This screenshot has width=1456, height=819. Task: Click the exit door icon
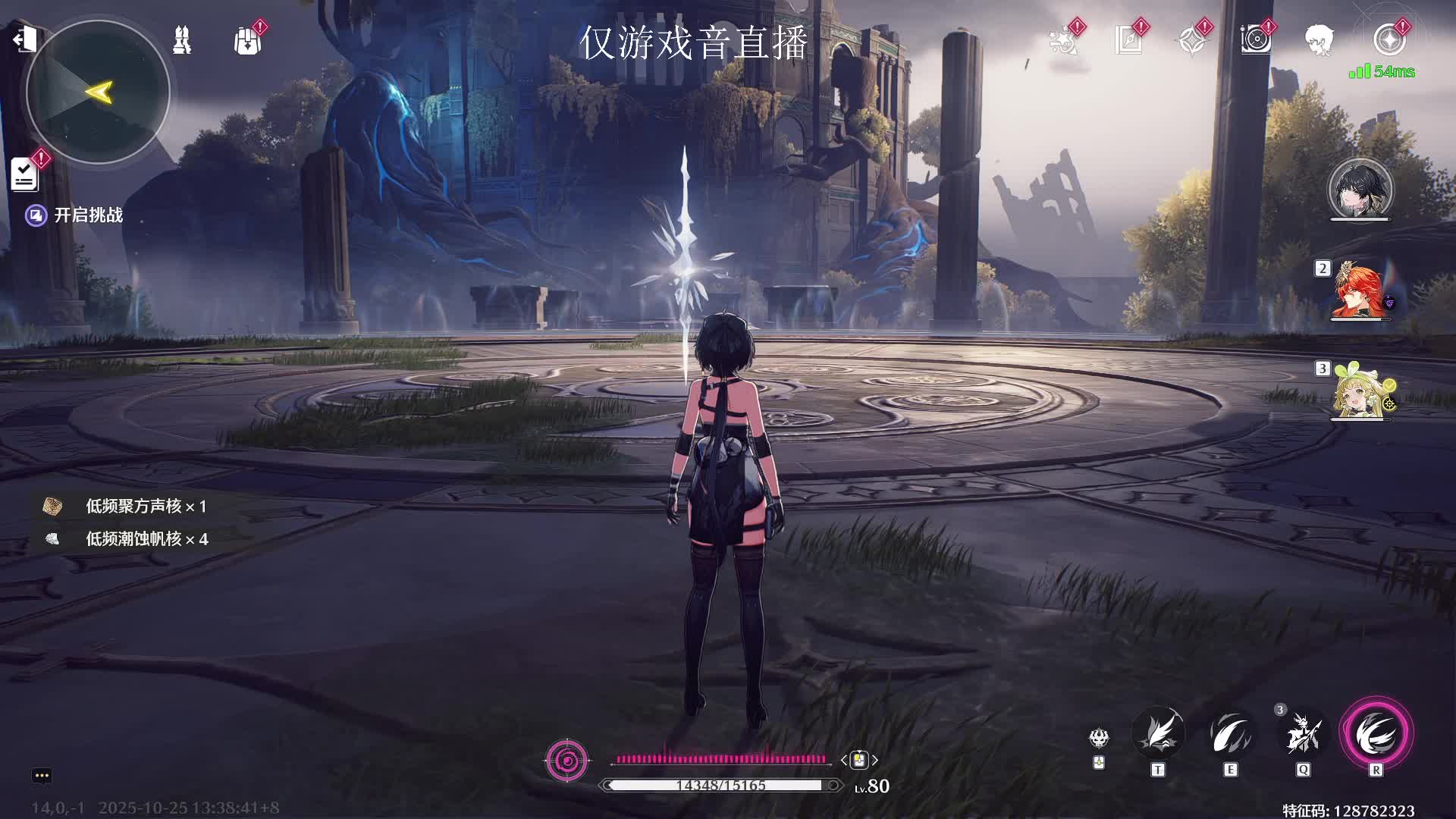point(24,38)
